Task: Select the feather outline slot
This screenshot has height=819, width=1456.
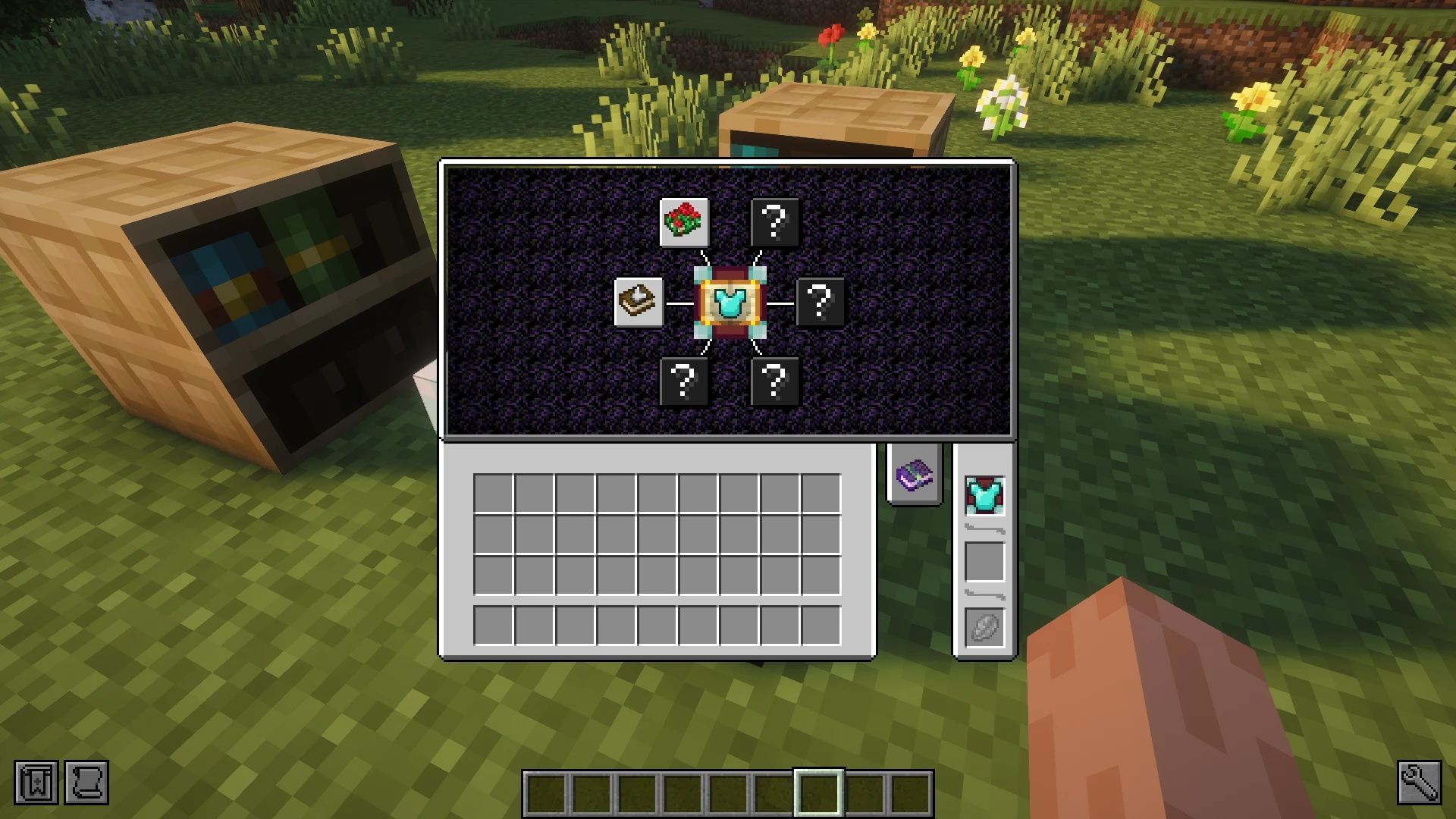Action: [984, 628]
